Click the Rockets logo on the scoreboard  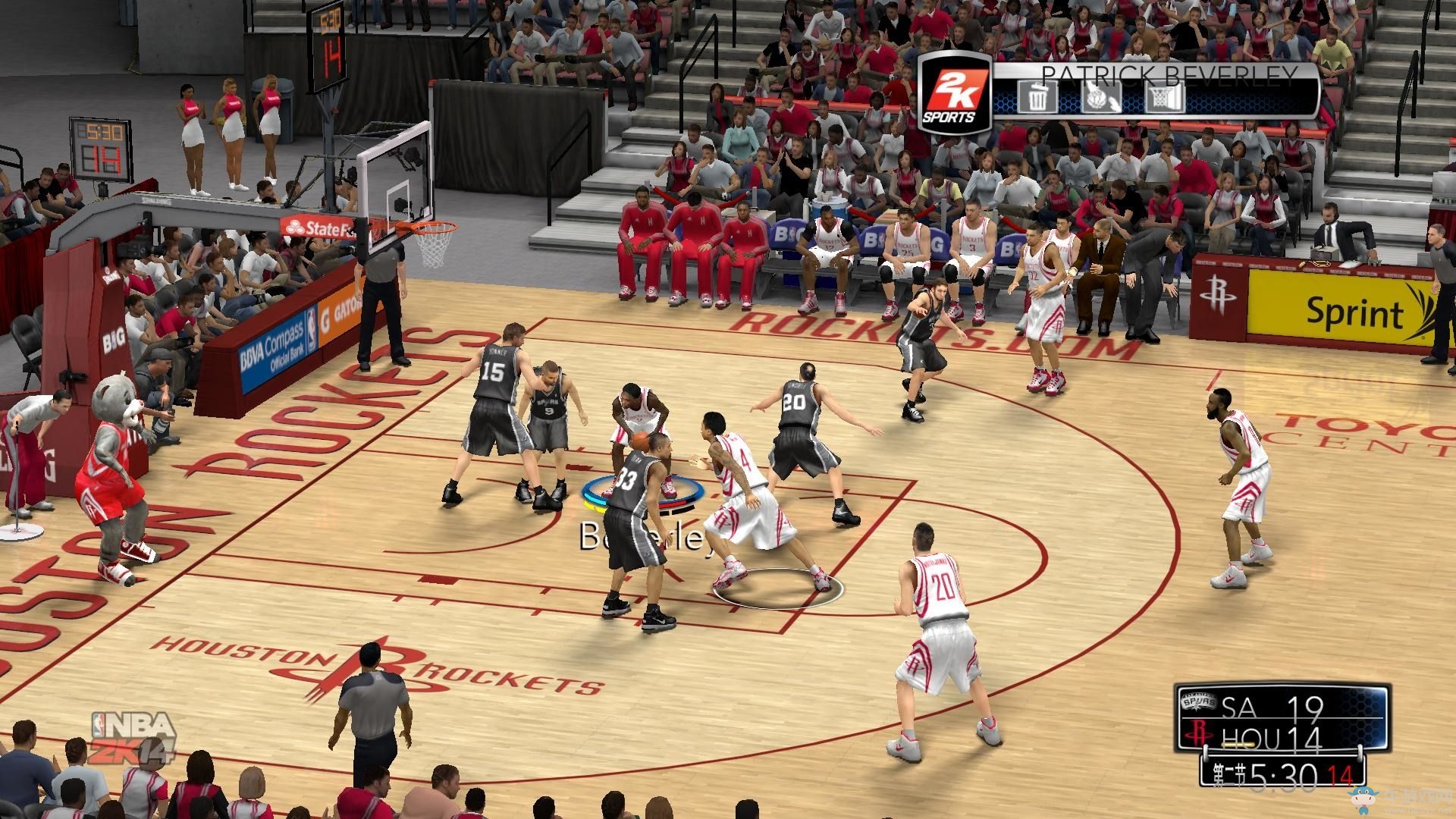[x=1199, y=733]
